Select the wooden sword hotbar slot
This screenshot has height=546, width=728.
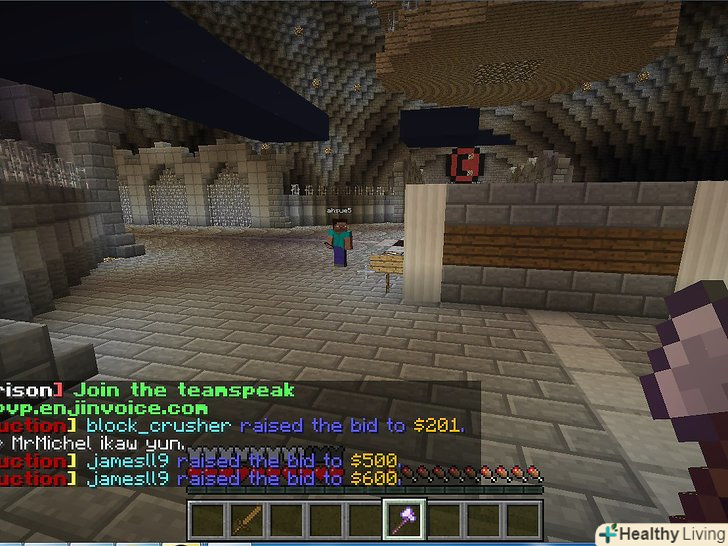coord(246,520)
